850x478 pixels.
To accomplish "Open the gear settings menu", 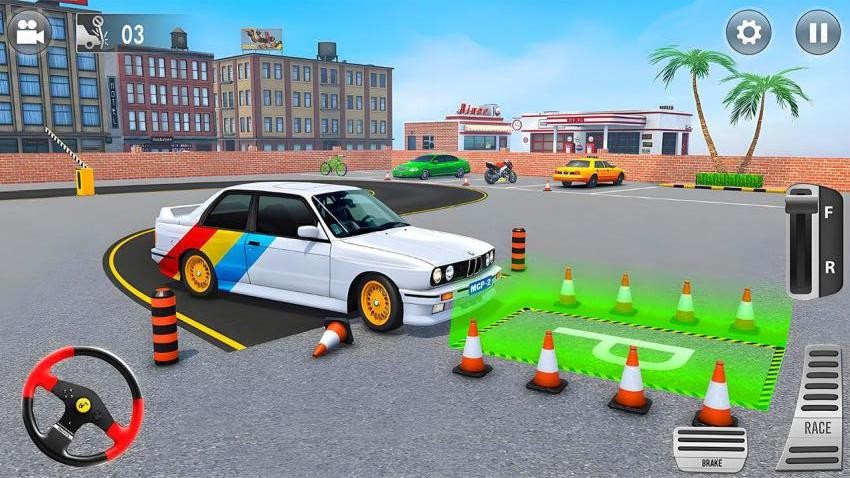I will (748, 32).
